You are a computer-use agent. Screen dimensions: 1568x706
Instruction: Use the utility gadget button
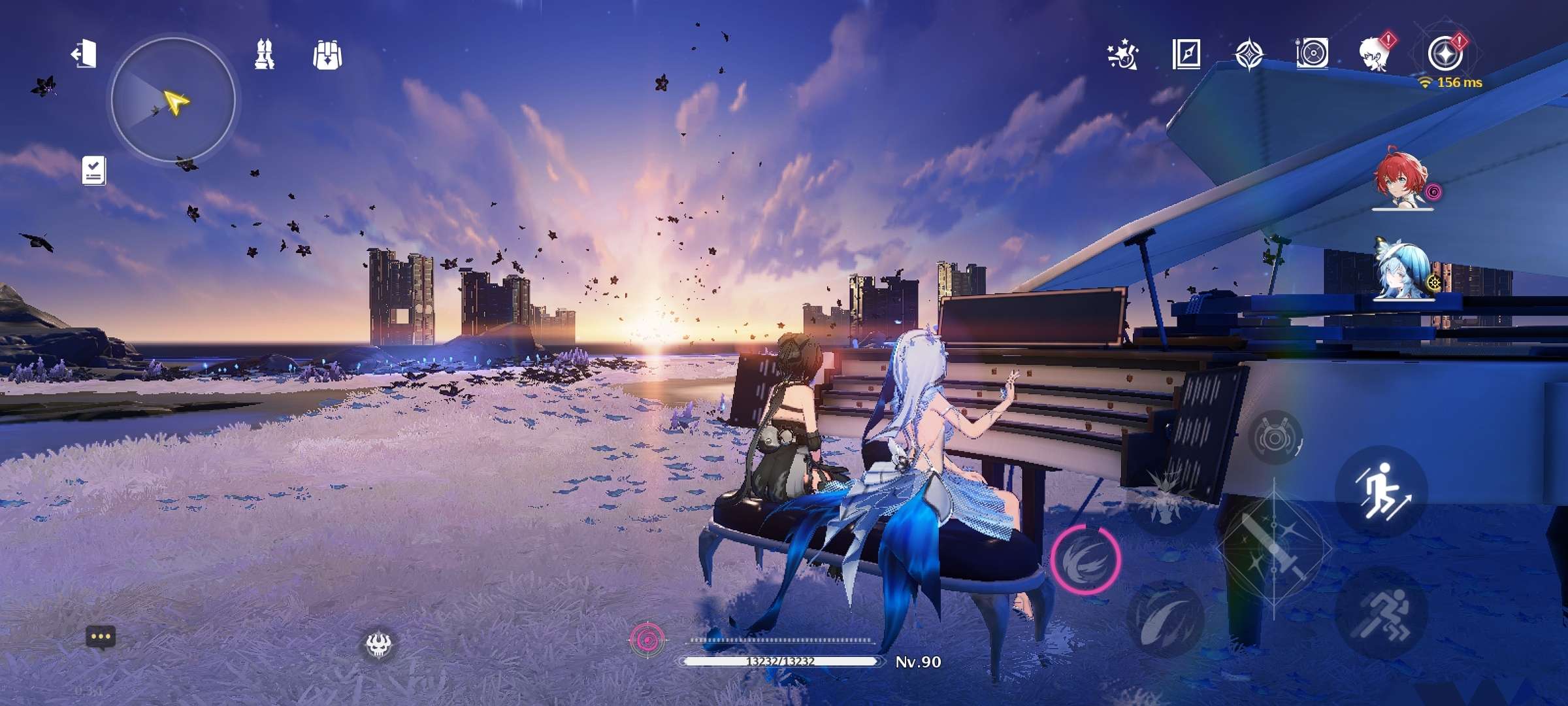[1275, 437]
